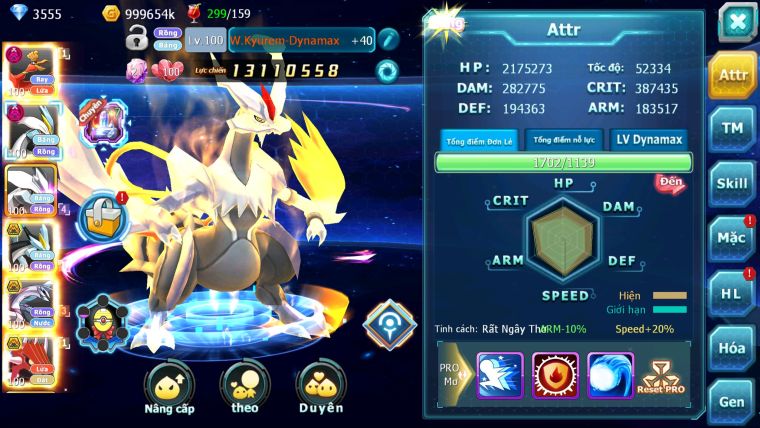Switch to the Hóa side tab
The image size is (760, 428).
tap(732, 348)
